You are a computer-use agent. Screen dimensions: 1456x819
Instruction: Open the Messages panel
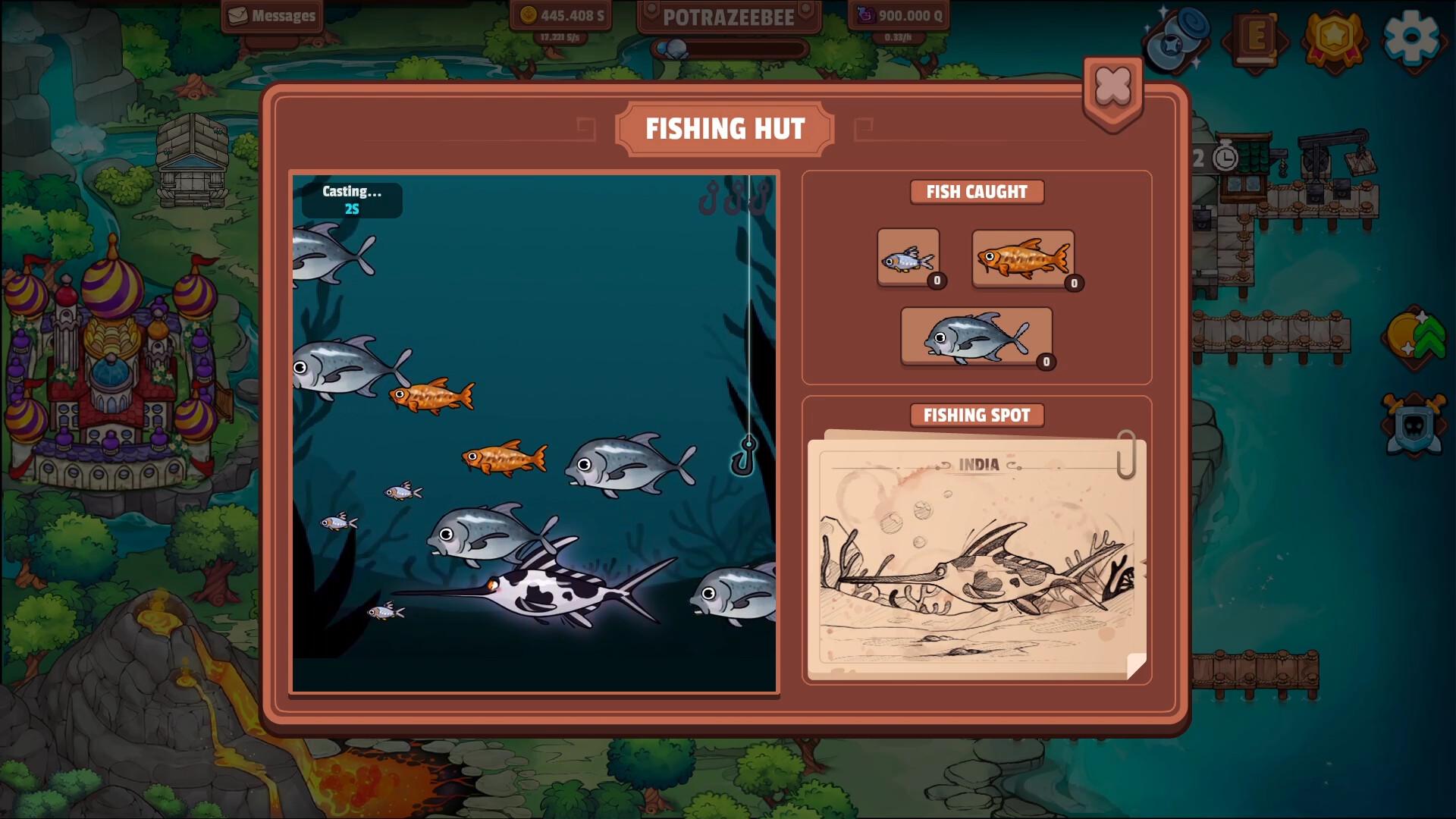pyautogui.click(x=271, y=15)
